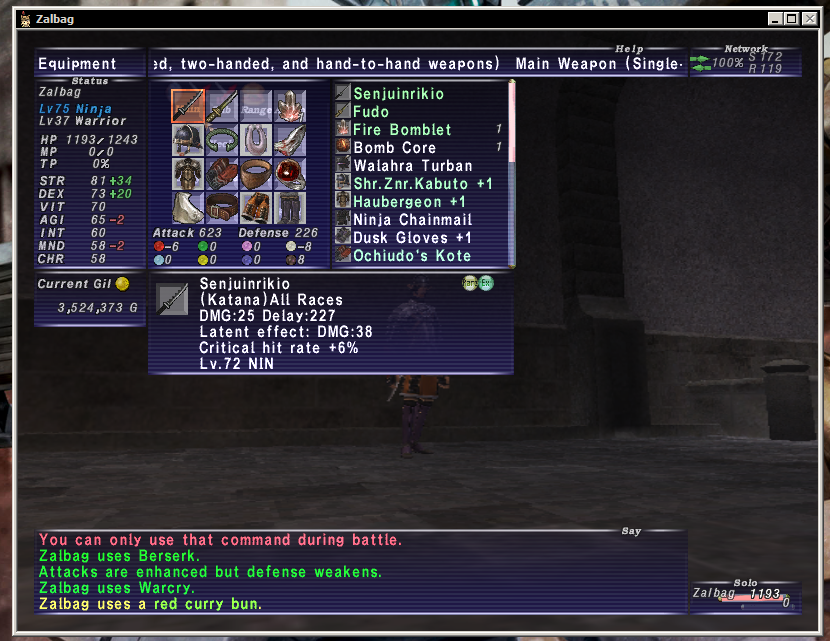Select the Fire Bomblet list entry
Viewport: 830px width, 641px height.
(402, 129)
